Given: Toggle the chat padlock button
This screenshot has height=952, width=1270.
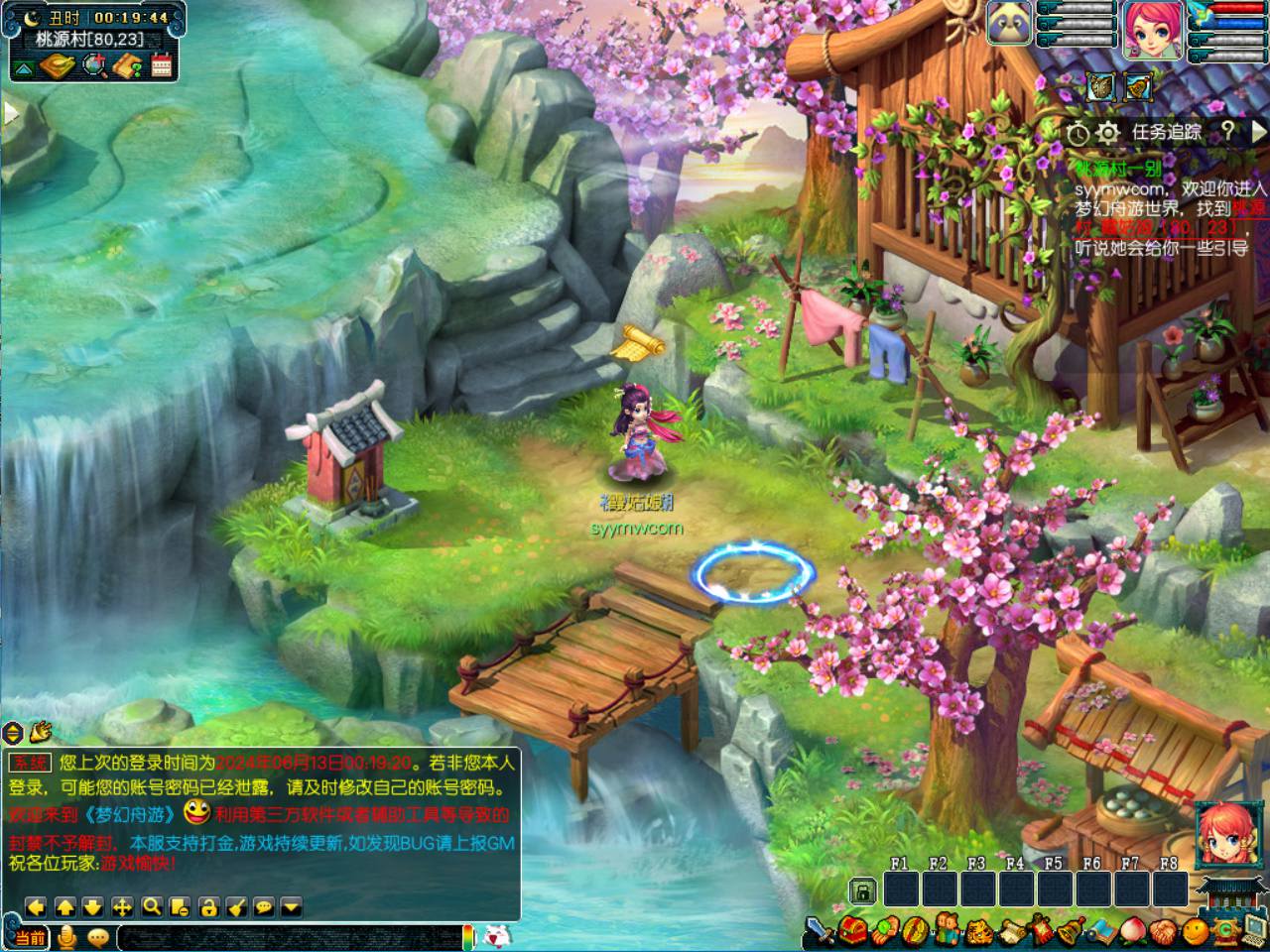Looking at the screenshot, I should click(208, 906).
